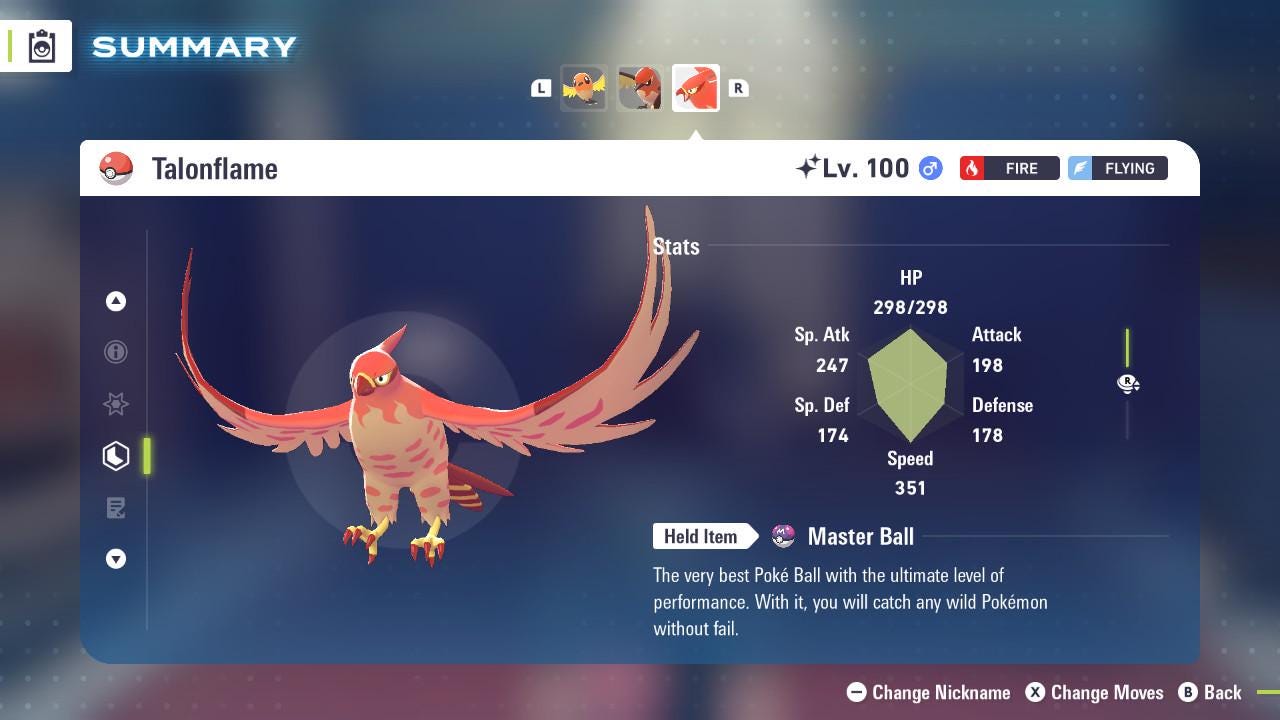Screen dimensions: 1280x720
Task: Choose the Fletchinder party thumbnail
Action: pyautogui.click(x=640, y=89)
